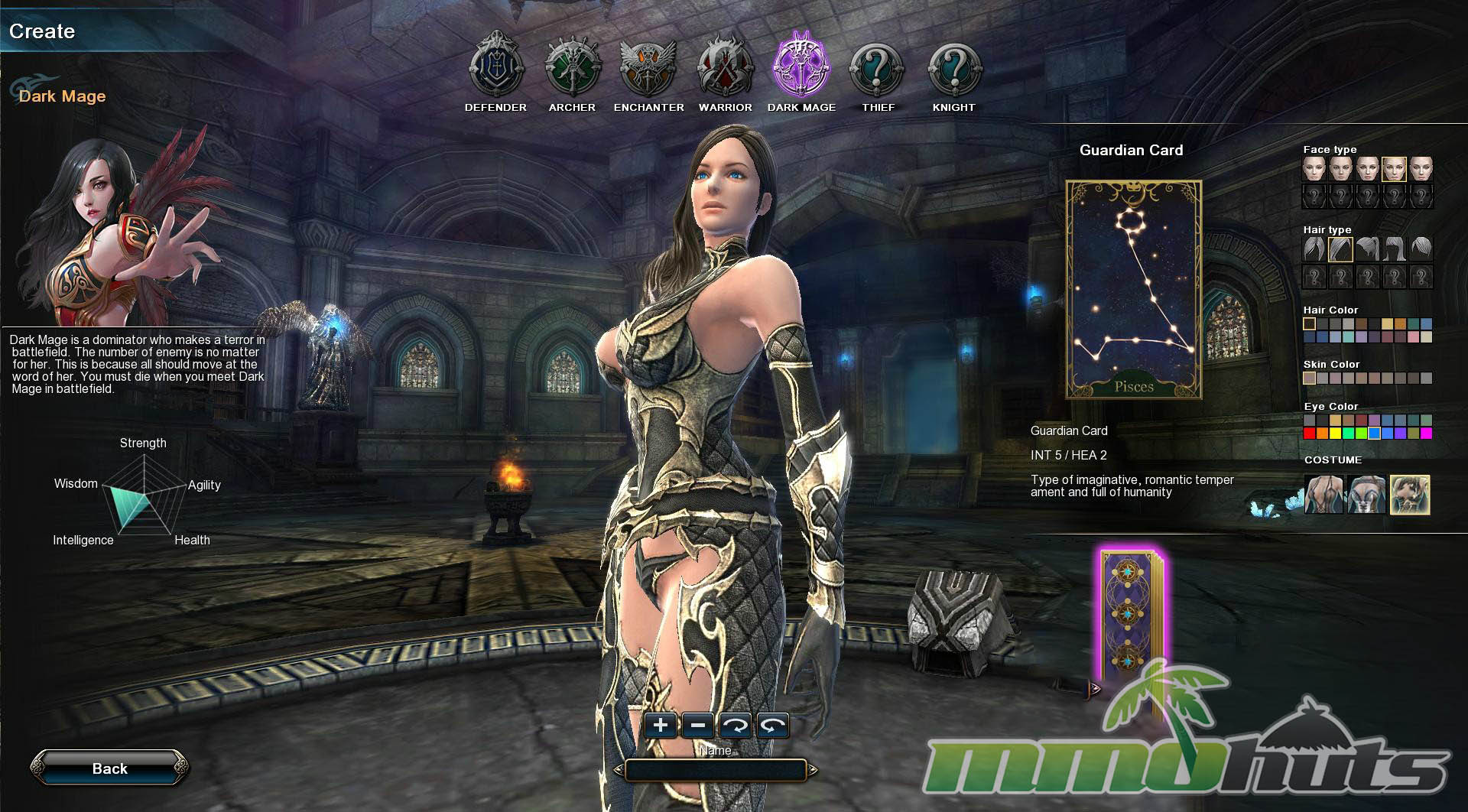Zoom in on character with plus button

coord(661,725)
